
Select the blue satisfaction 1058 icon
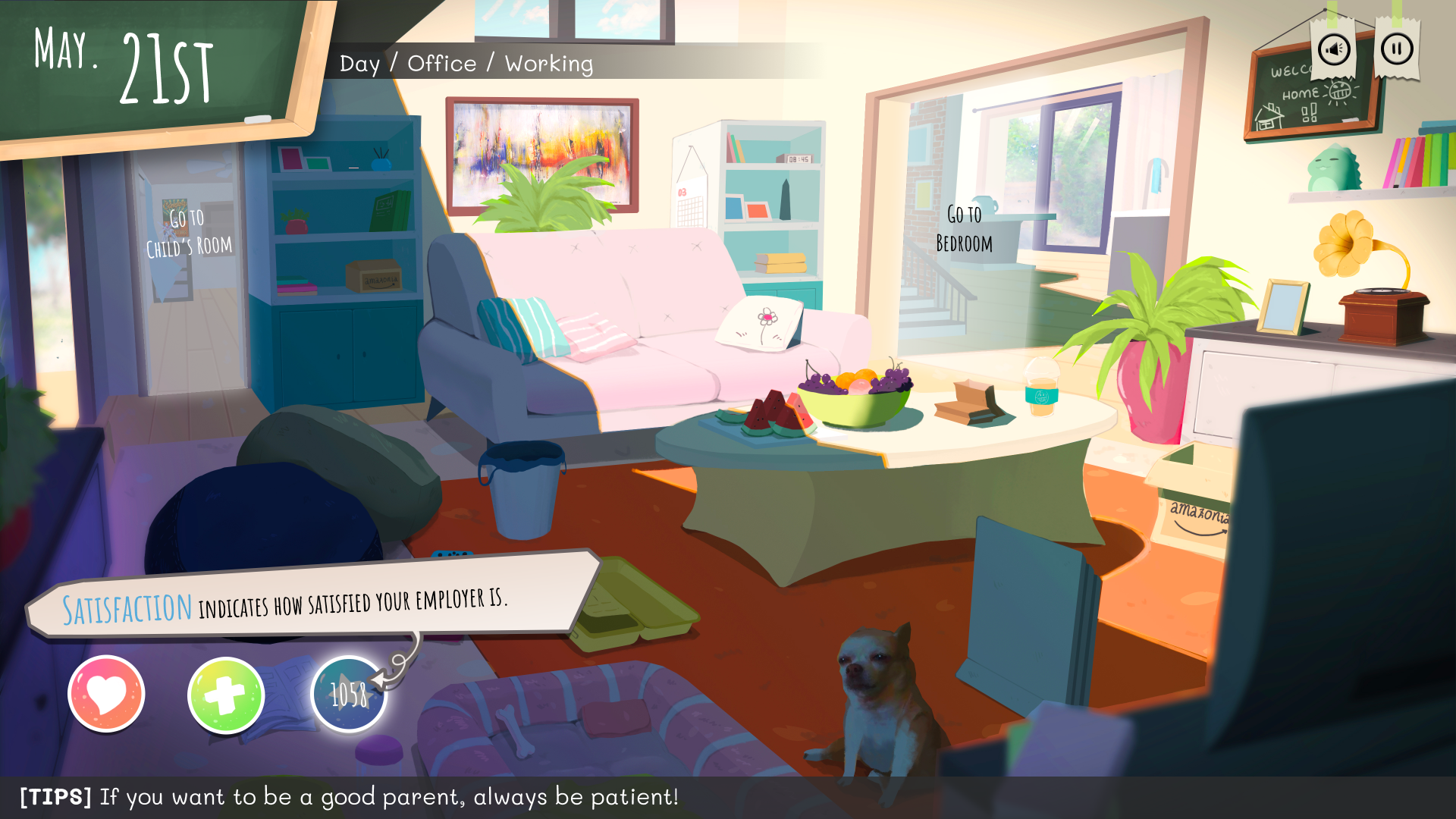pyautogui.click(x=349, y=694)
